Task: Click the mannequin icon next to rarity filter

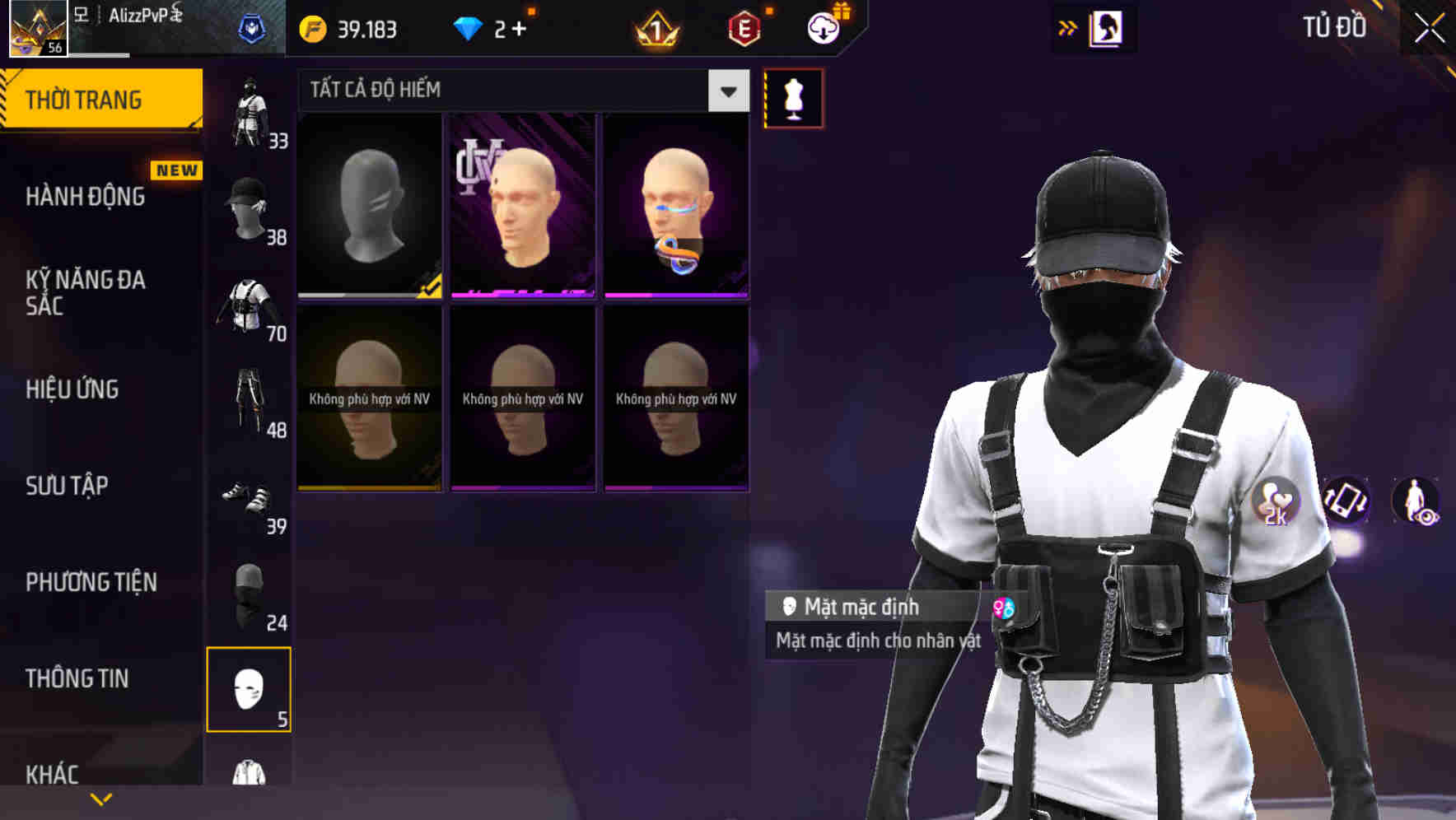Action: (x=793, y=96)
